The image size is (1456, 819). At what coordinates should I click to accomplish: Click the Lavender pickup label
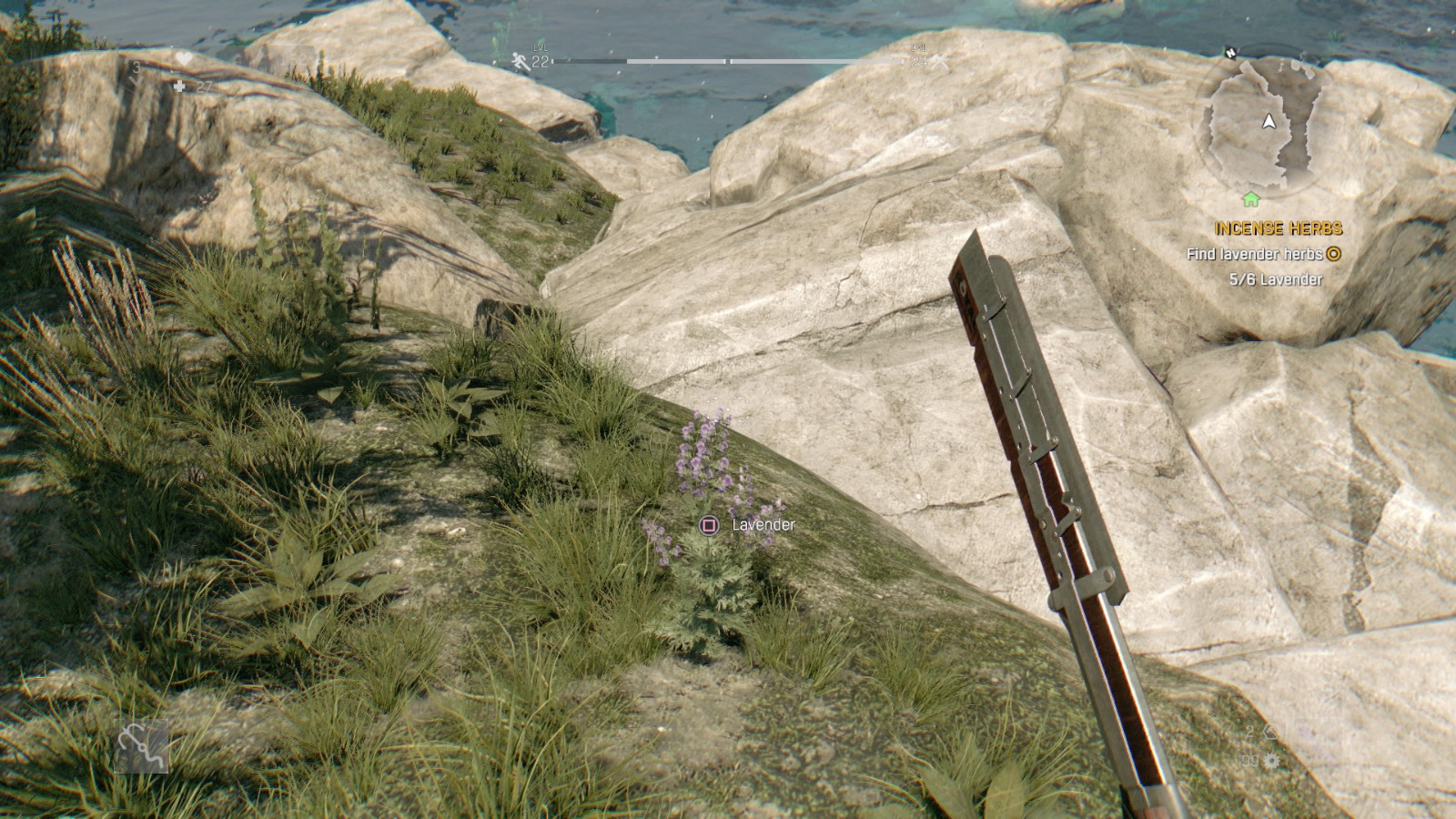(x=761, y=525)
